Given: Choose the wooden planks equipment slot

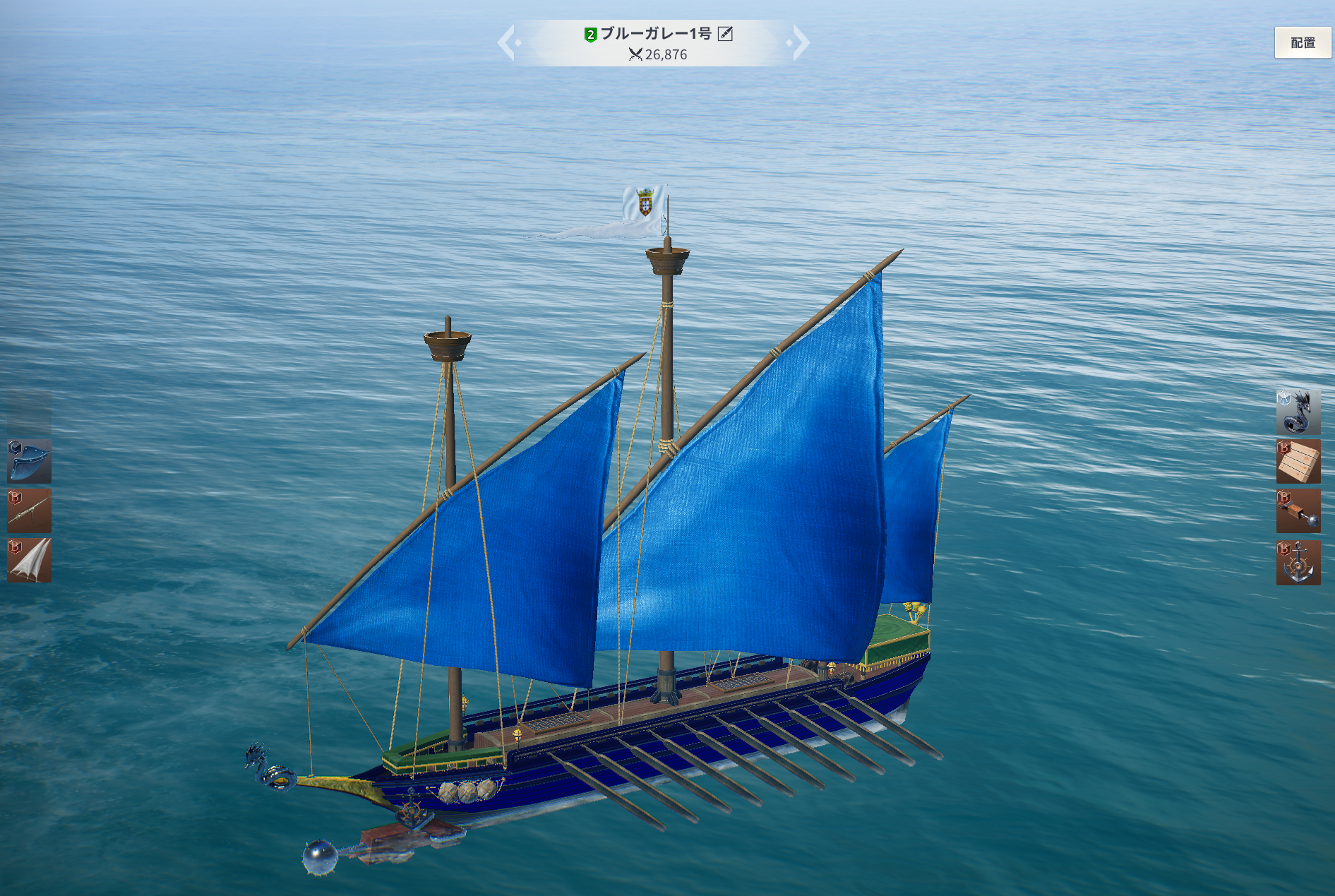Looking at the screenshot, I should click(1298, 462).
